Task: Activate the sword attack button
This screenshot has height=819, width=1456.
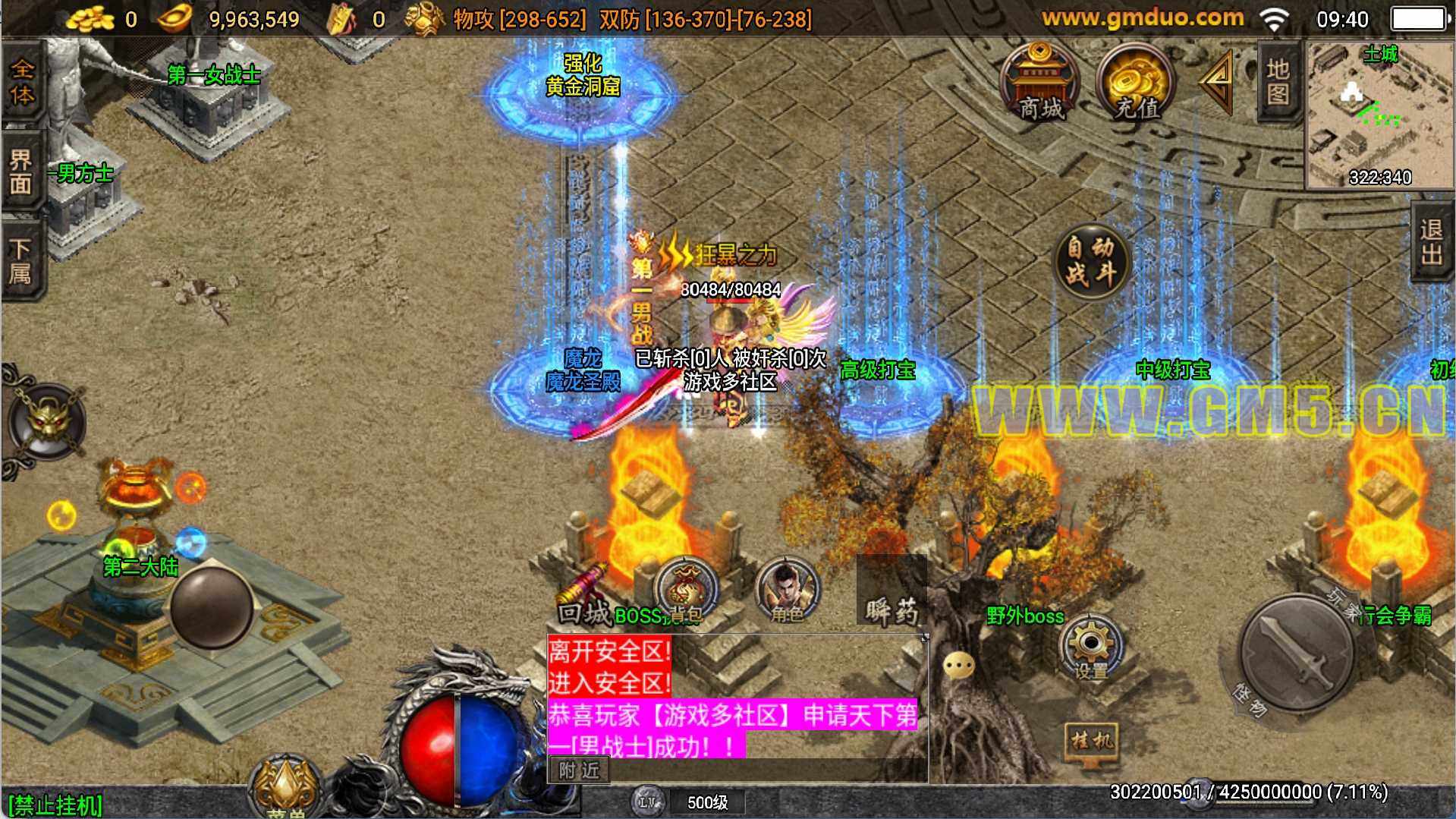Action: point(1296,653)
